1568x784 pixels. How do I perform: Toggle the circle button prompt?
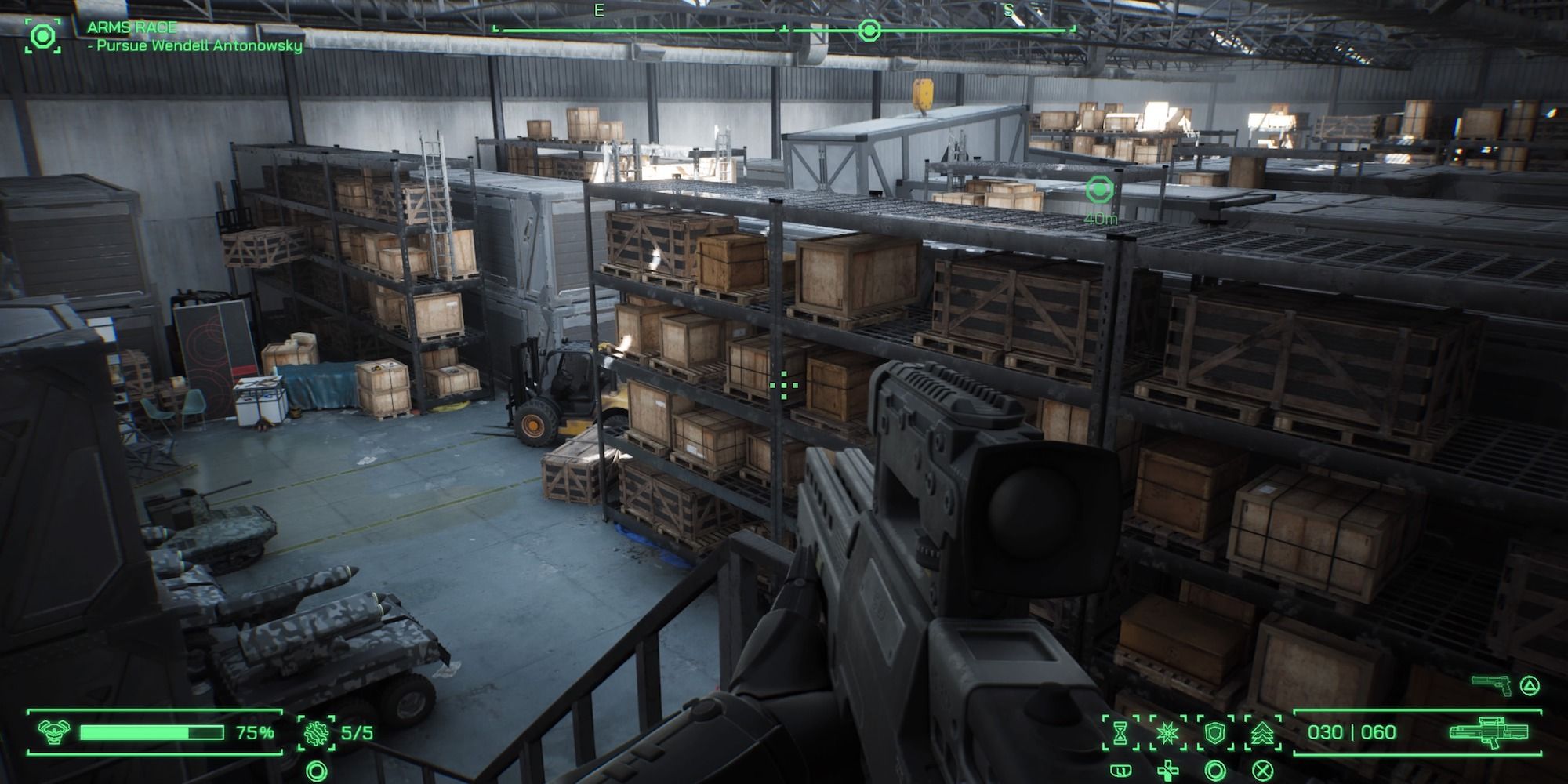pyautogui.click(x=1214, y=770)
